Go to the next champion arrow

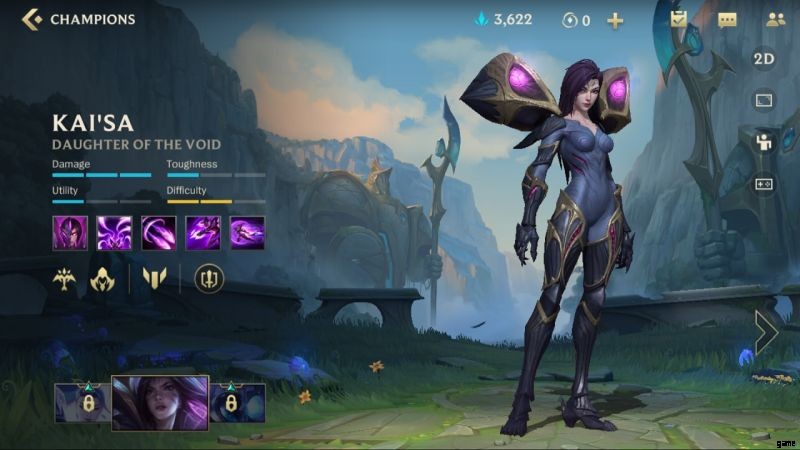[x=767, y=332]
